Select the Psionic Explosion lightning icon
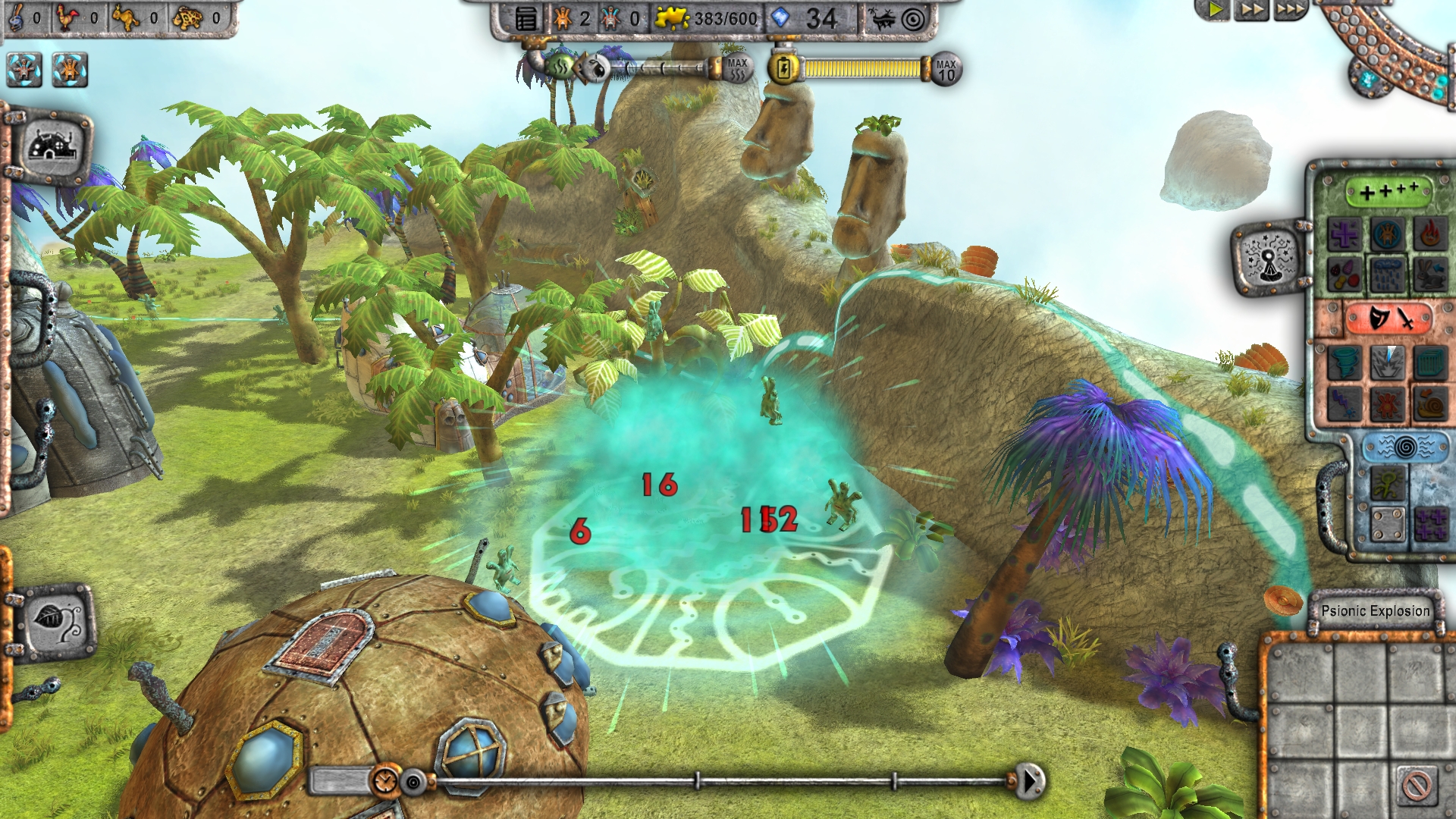Image resolution: width=1456 pixels, height=819 pixels. pos(1387,362)
